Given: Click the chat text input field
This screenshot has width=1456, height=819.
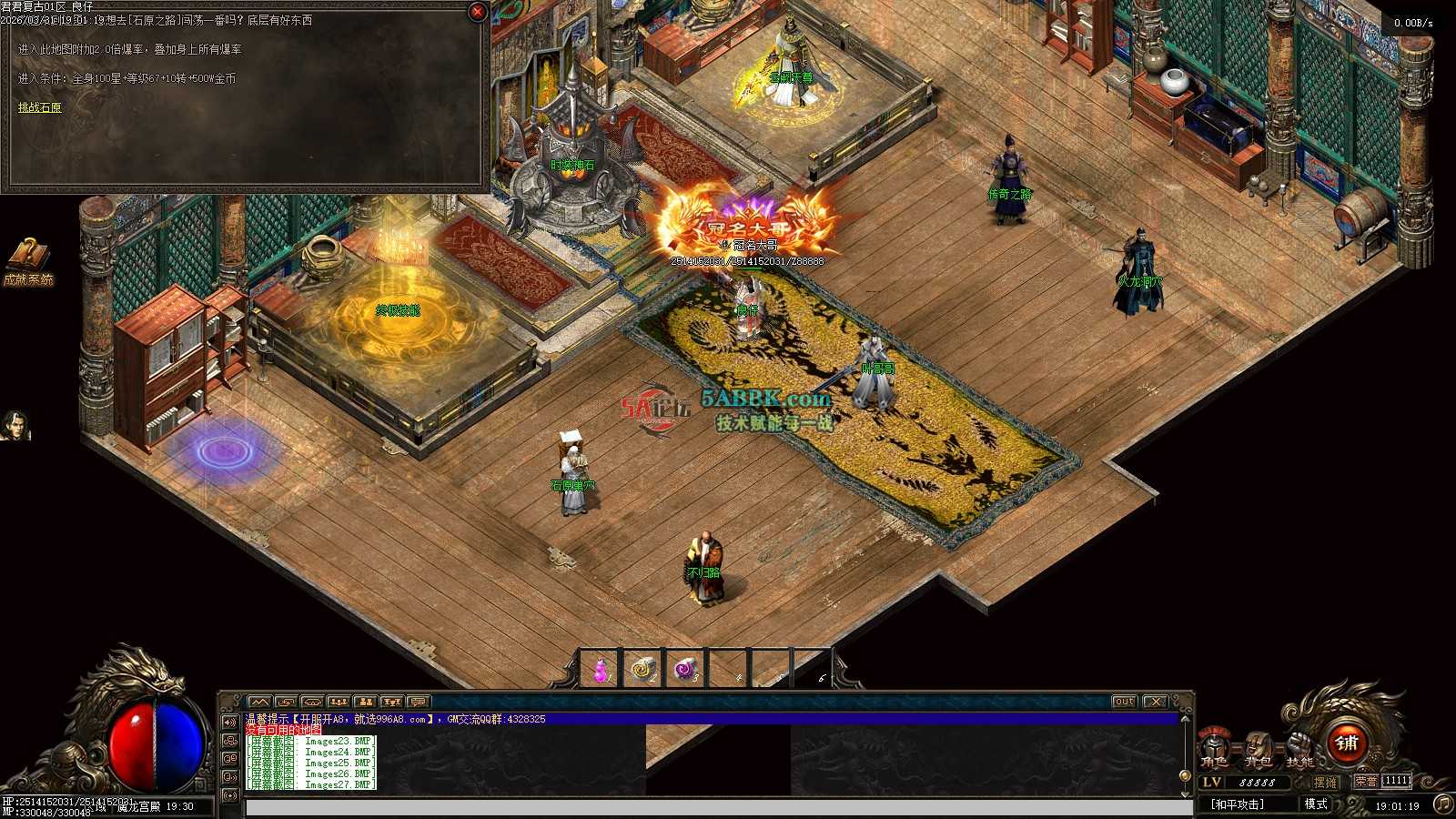Looking at the screenshot, I should pos(719,807).
